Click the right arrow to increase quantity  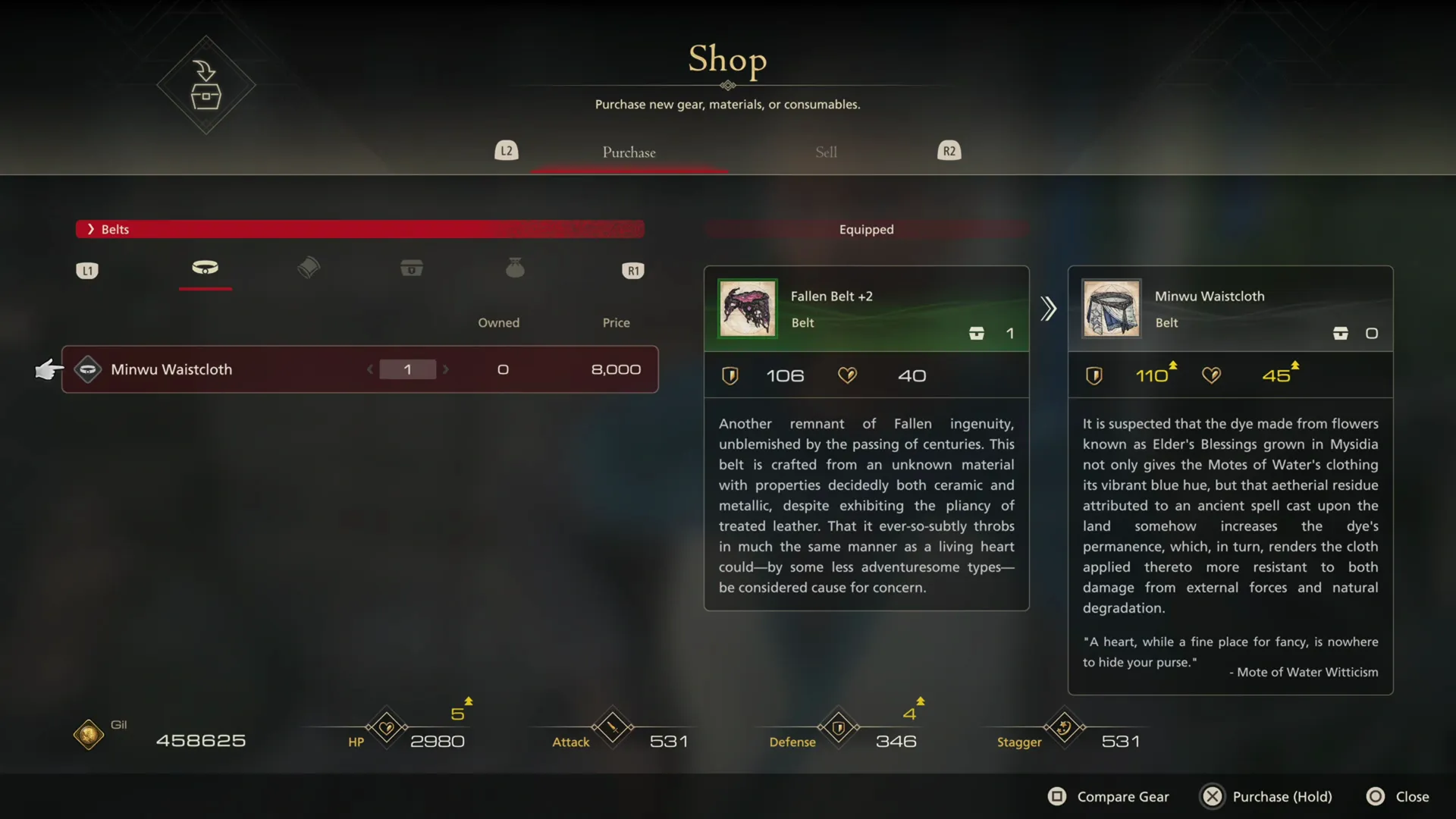pos(447,369)
